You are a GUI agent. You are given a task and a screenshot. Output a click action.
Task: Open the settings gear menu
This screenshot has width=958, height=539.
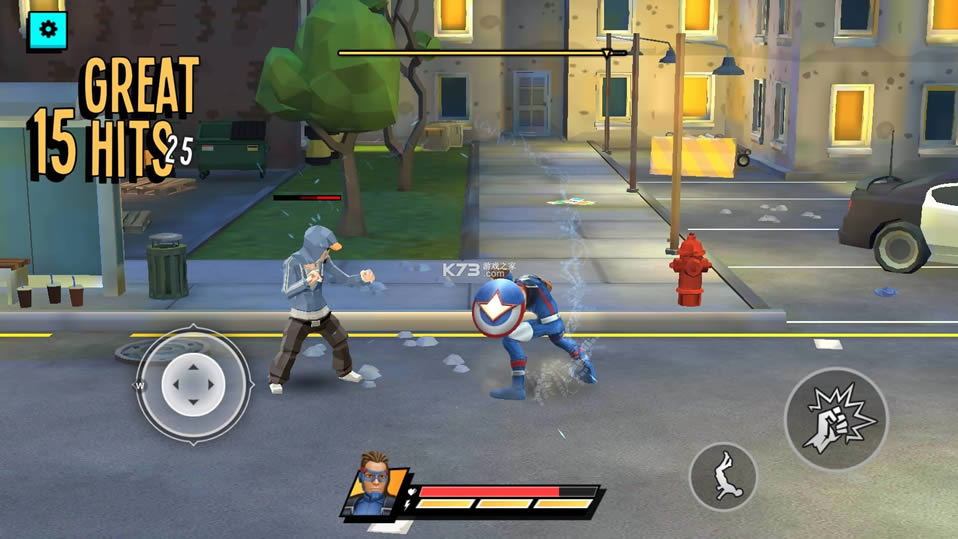click(47, 30)
